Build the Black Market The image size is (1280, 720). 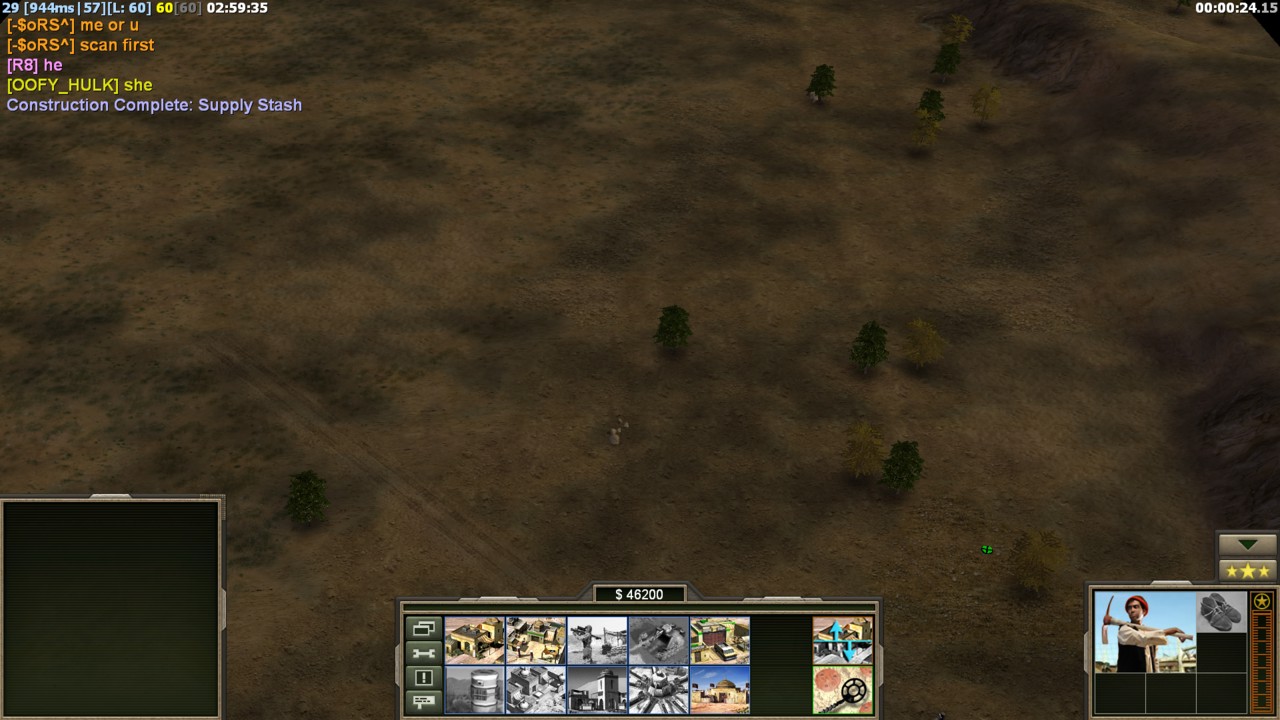536,690
